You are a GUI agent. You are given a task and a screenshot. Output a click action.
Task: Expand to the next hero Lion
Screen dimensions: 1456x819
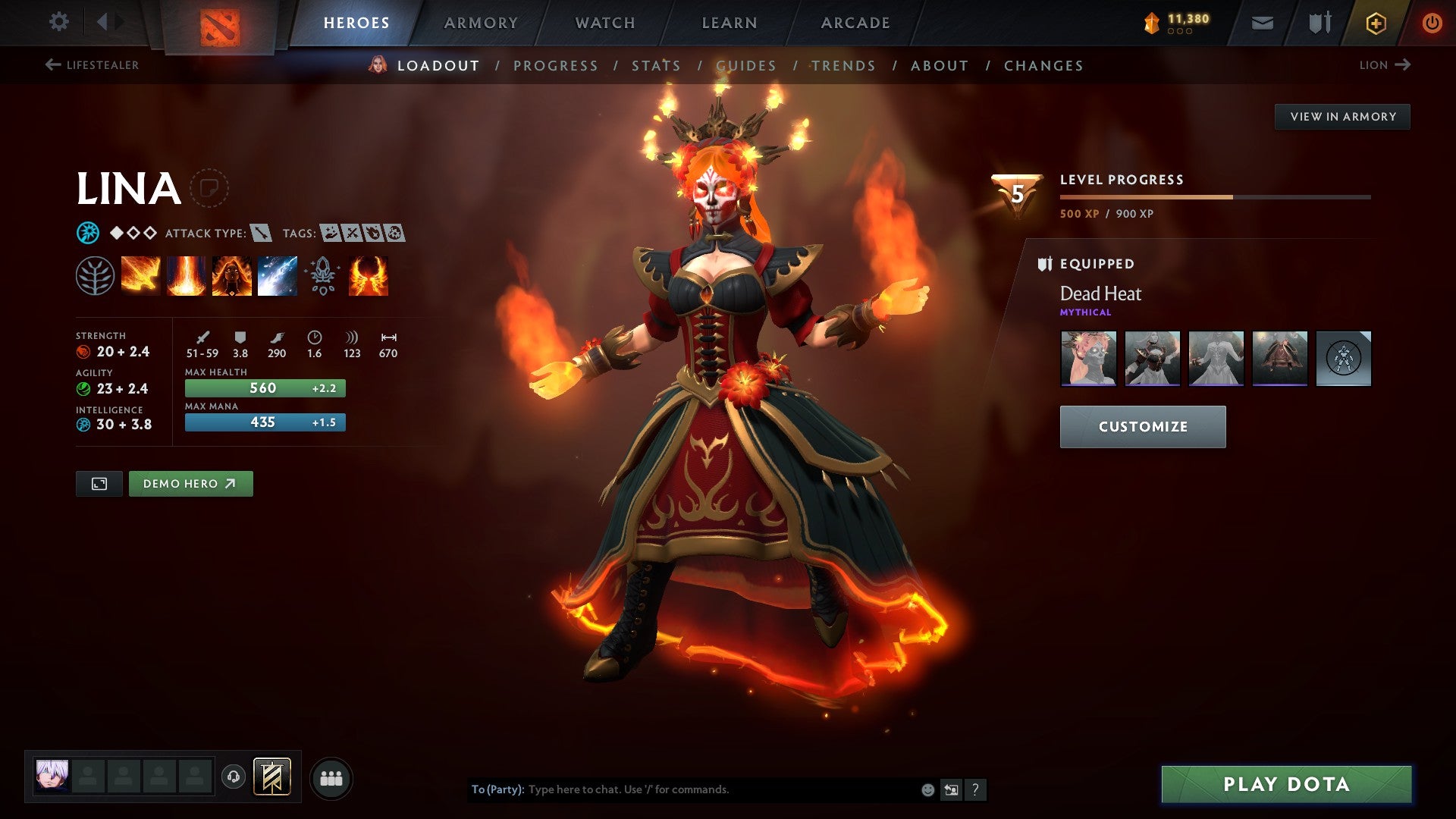click(1385, 65)
